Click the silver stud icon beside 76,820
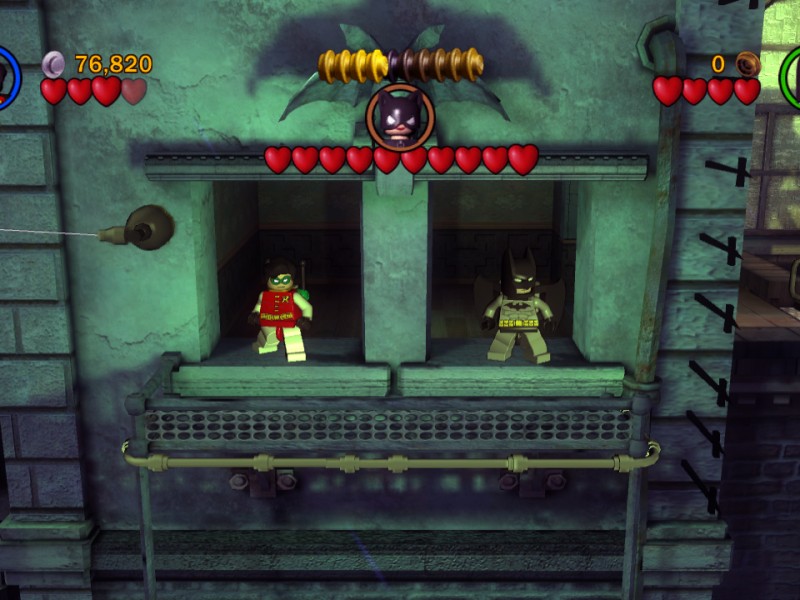 click(54, 65)
